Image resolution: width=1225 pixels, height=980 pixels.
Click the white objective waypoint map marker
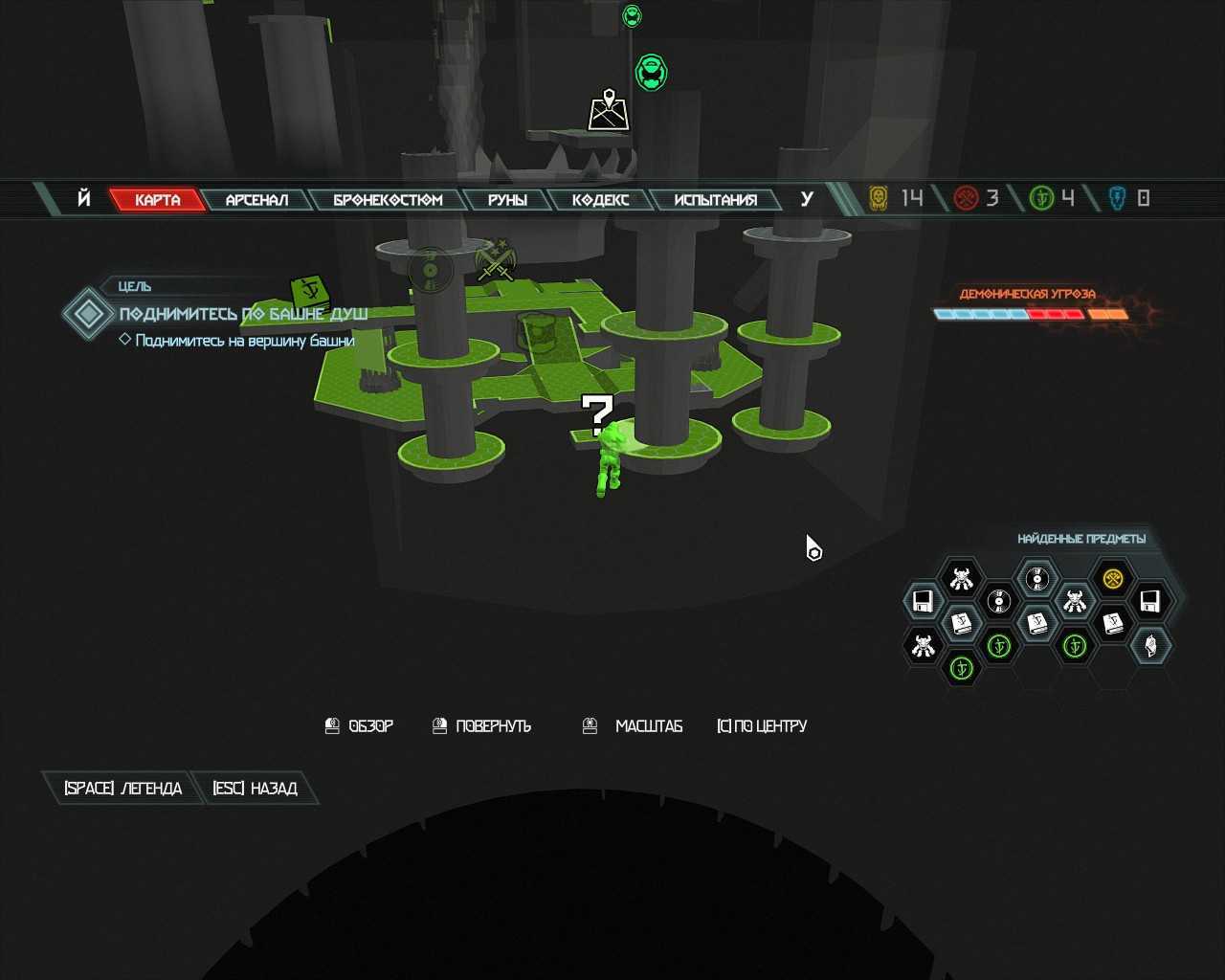[x=609, y=110]
